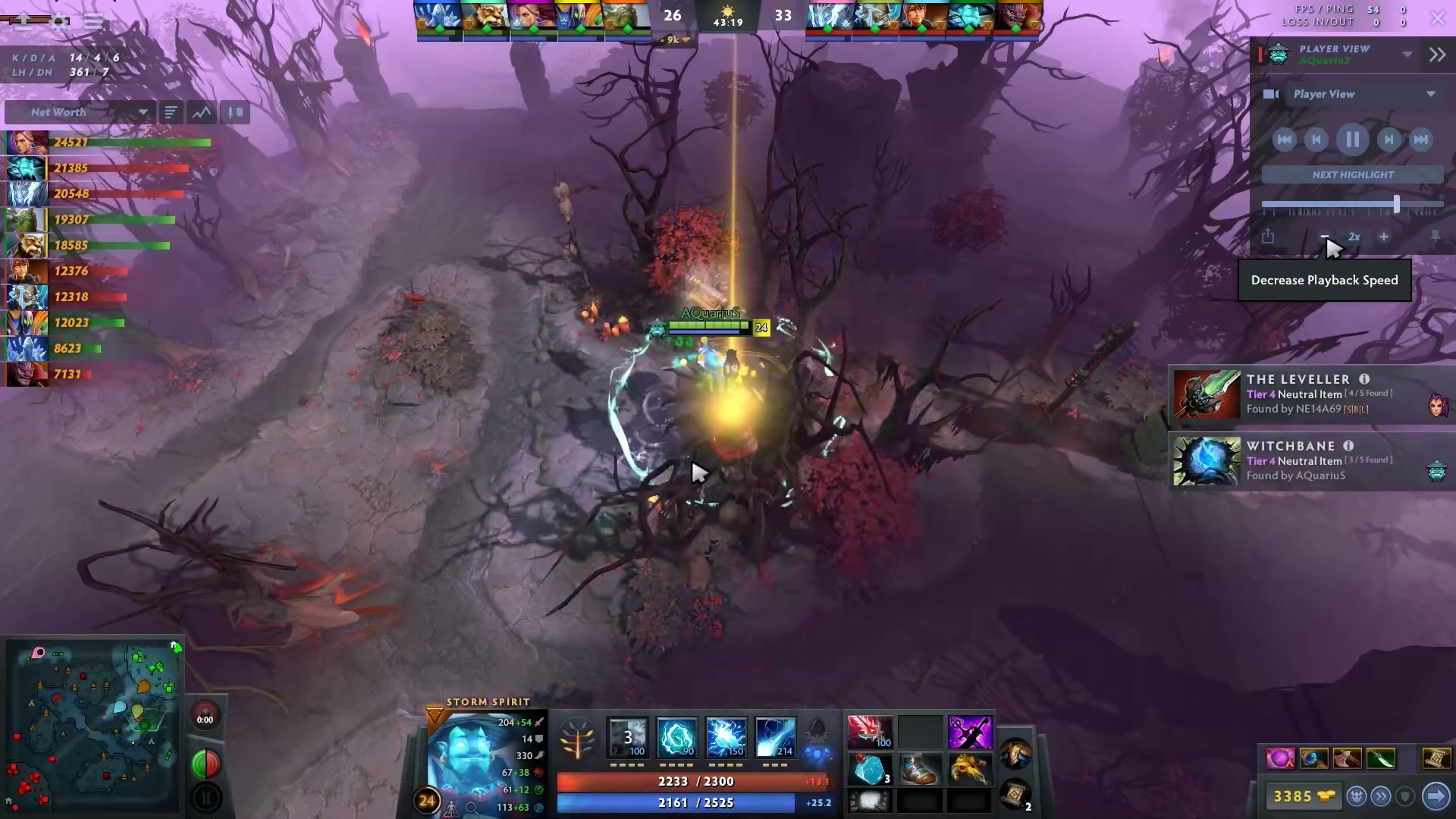
Task: Open the net worth graph icon
Action: (x=202, y=111)
